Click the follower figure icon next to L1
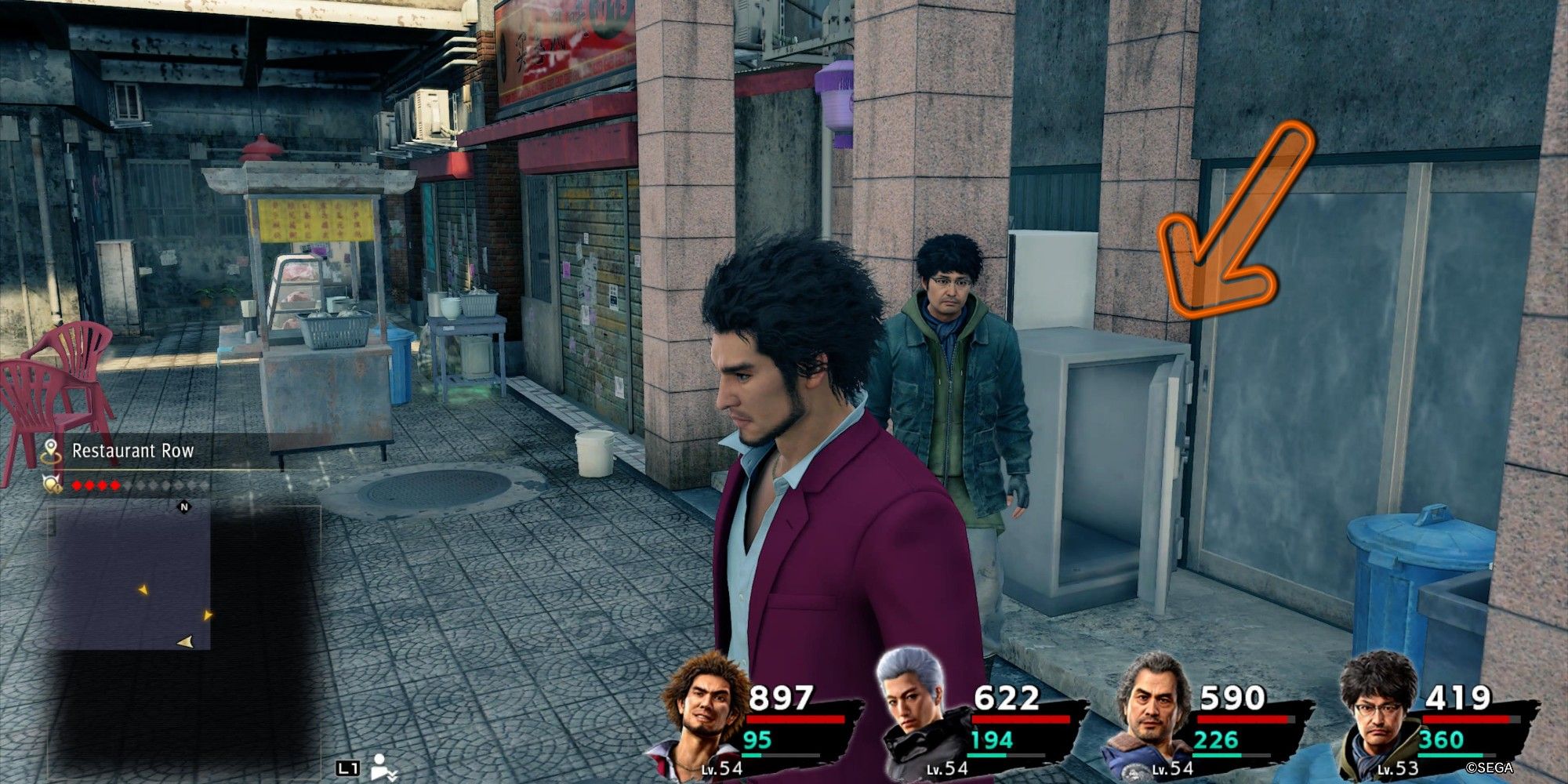 pos(380,768)
